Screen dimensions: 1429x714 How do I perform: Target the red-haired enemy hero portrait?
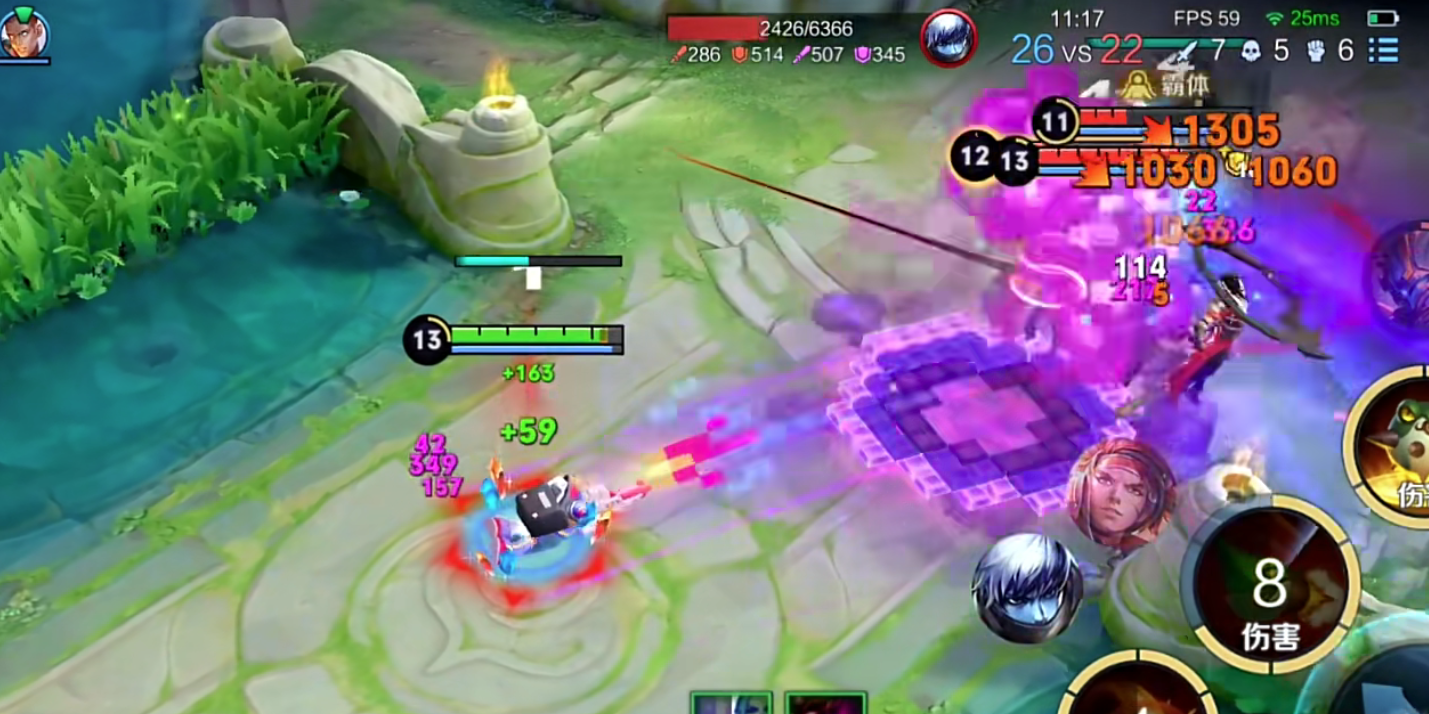(1121, 493)
